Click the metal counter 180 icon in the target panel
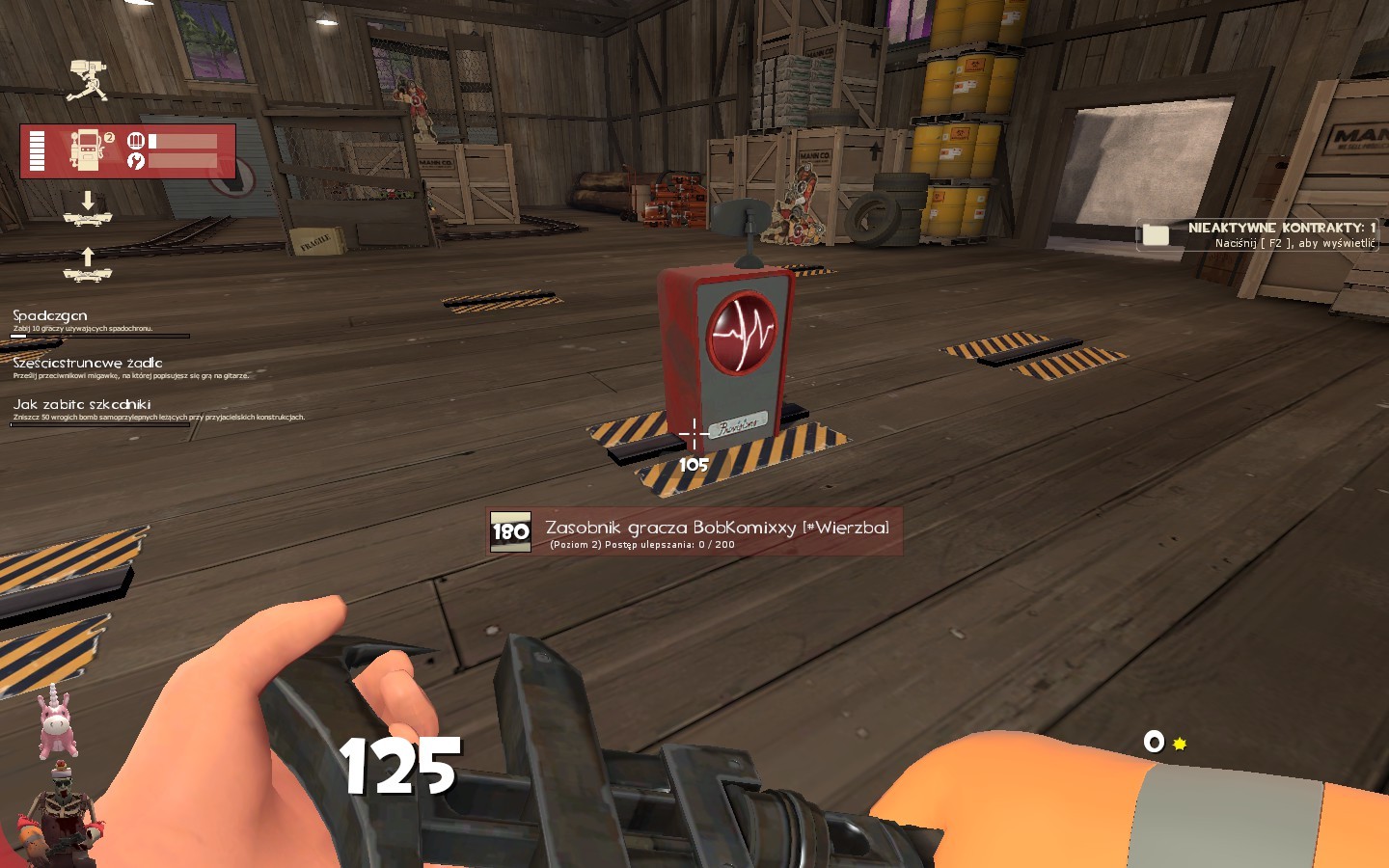The width and height of the screenshot is (1389, 868). 509,531
